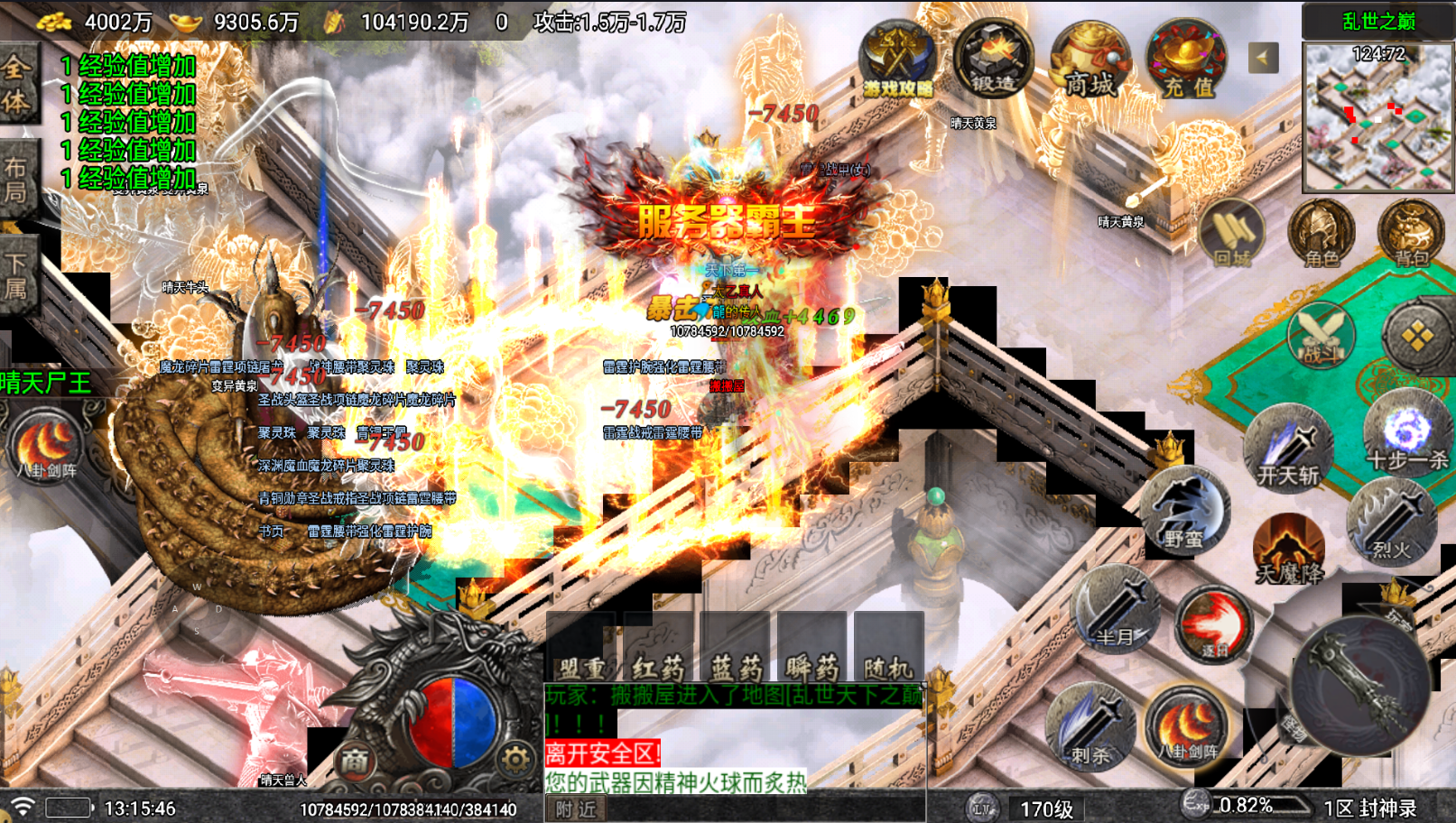This screenshot has height=823, width=1456.
Task: Open the 游戏攻略 game guide
Action: tap(897, 60)
